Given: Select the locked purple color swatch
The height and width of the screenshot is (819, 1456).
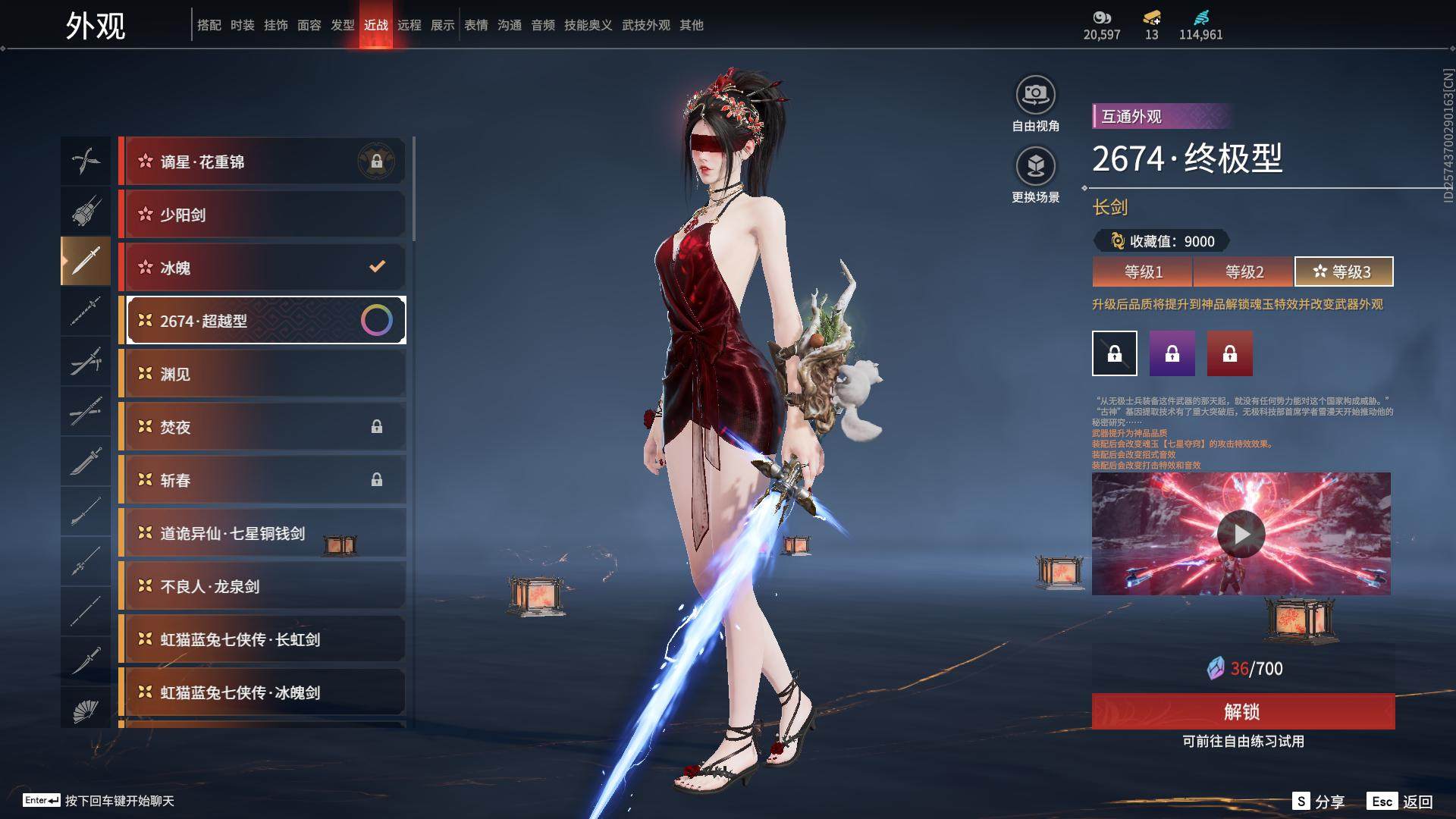Looking at the screenshot, I should click(x=1172, y=353).
